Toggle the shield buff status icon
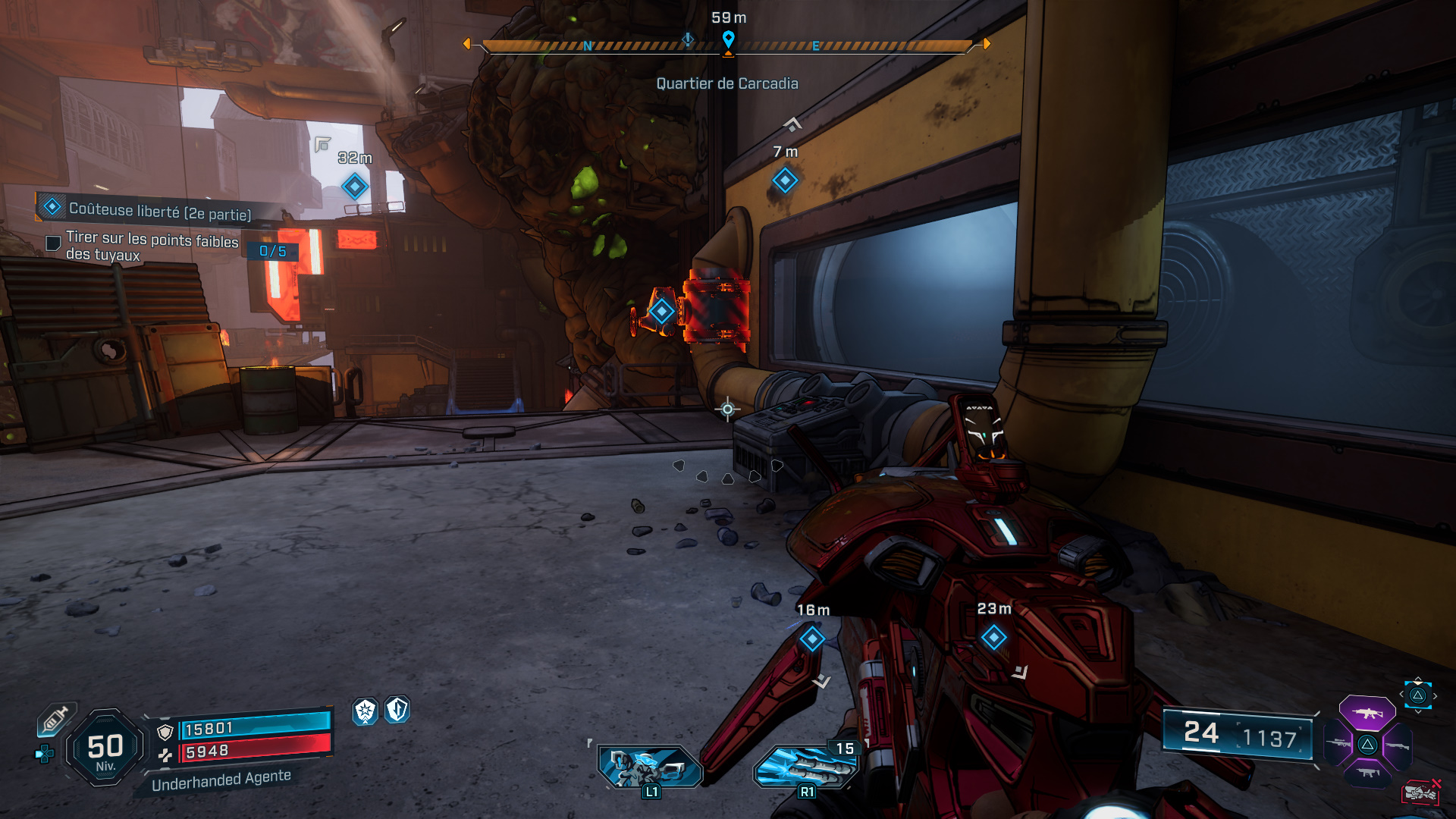 396,712
